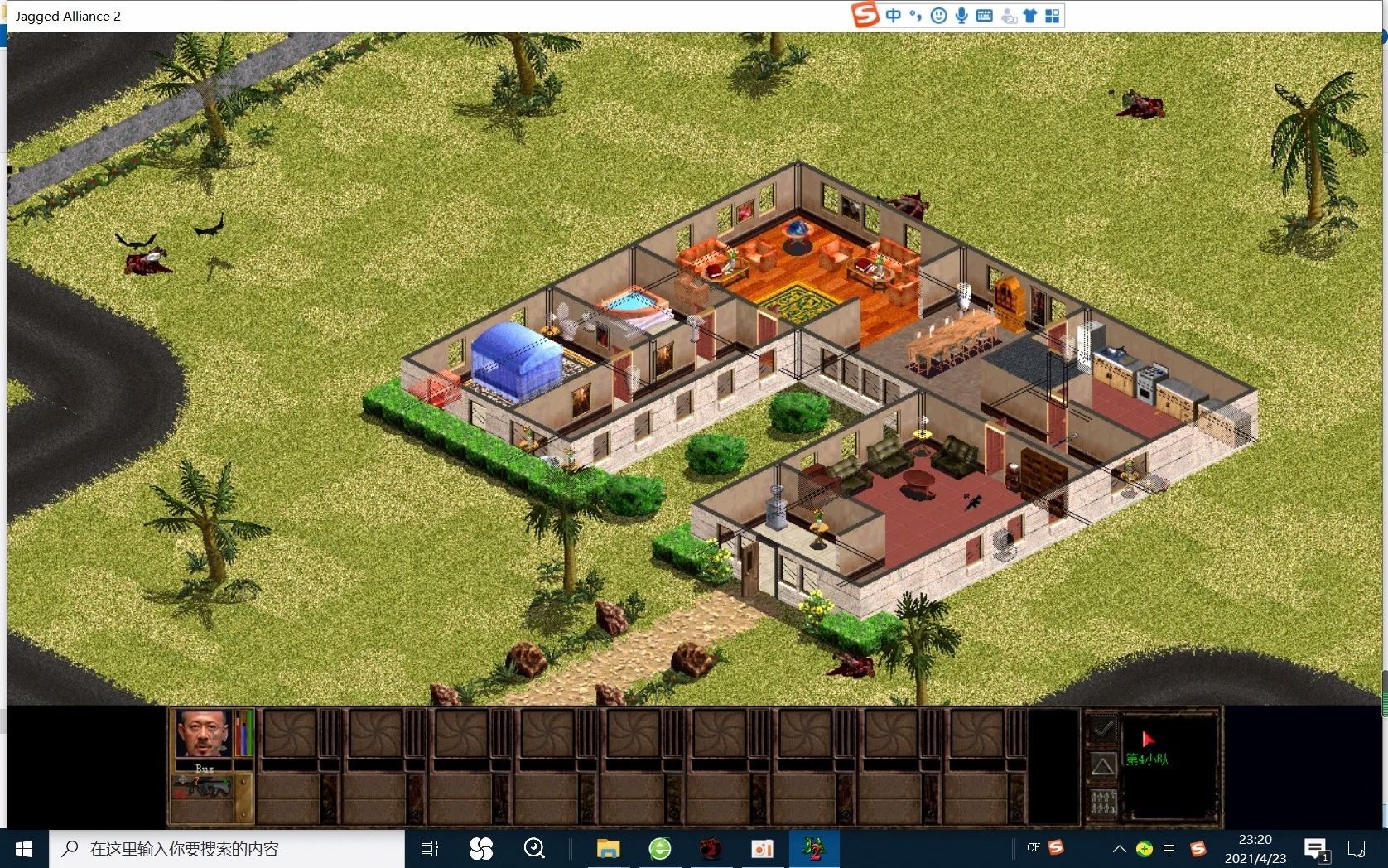Toggle the squad figures button
This screenshot has height=868, width=1388.
[1102, 802]
